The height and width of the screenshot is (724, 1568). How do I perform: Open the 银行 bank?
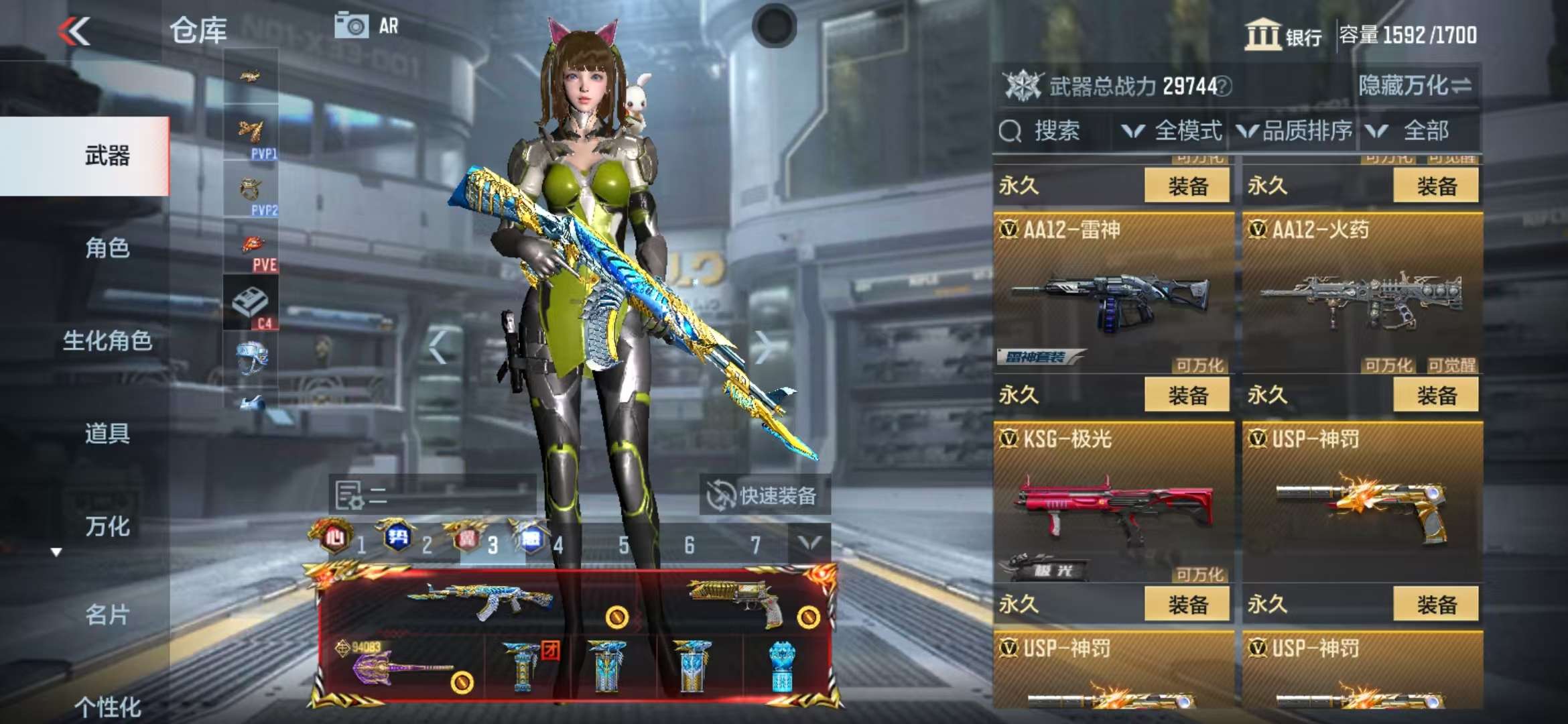1283,35
